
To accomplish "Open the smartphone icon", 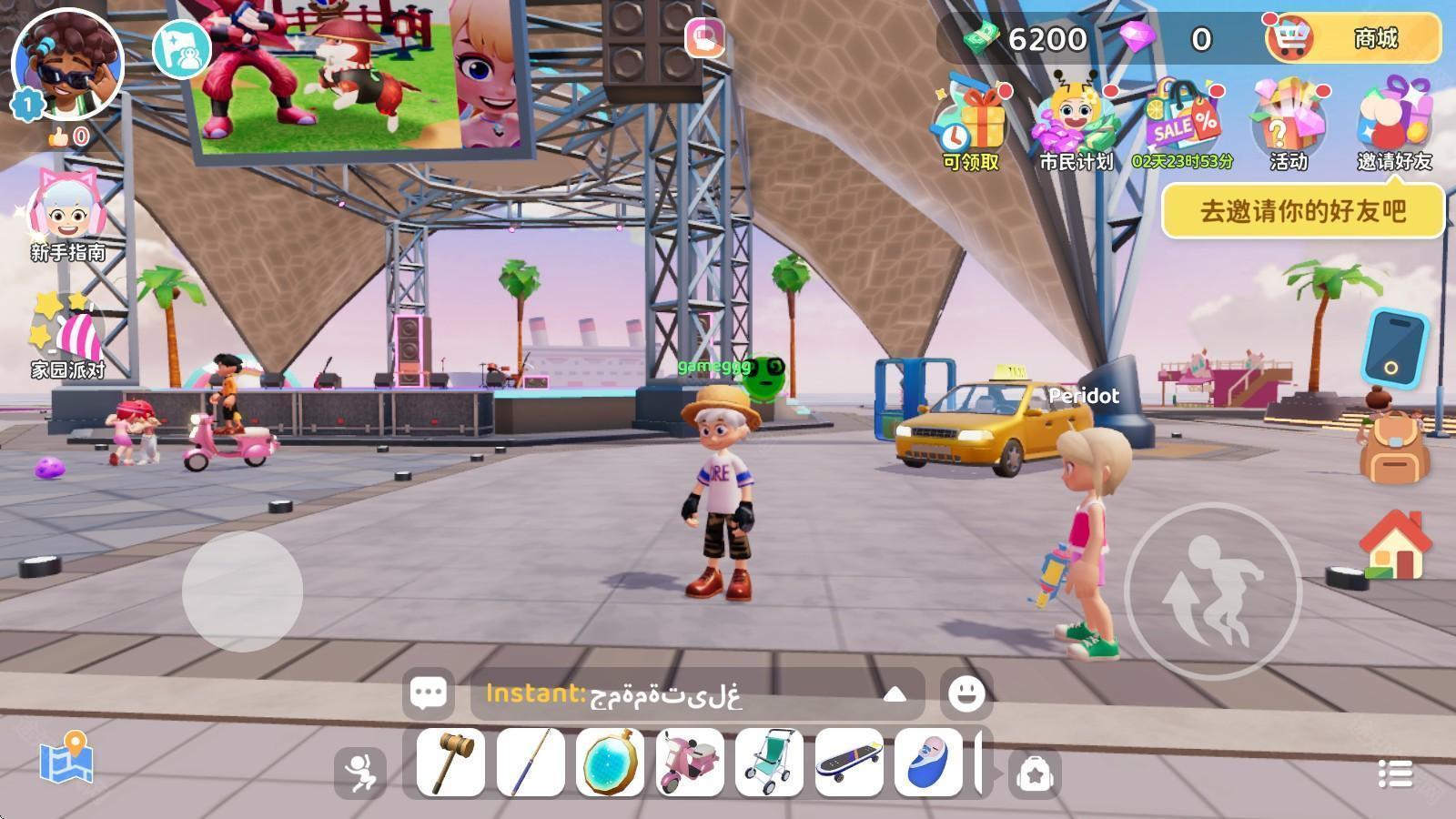I will (x=1394, y=348).
